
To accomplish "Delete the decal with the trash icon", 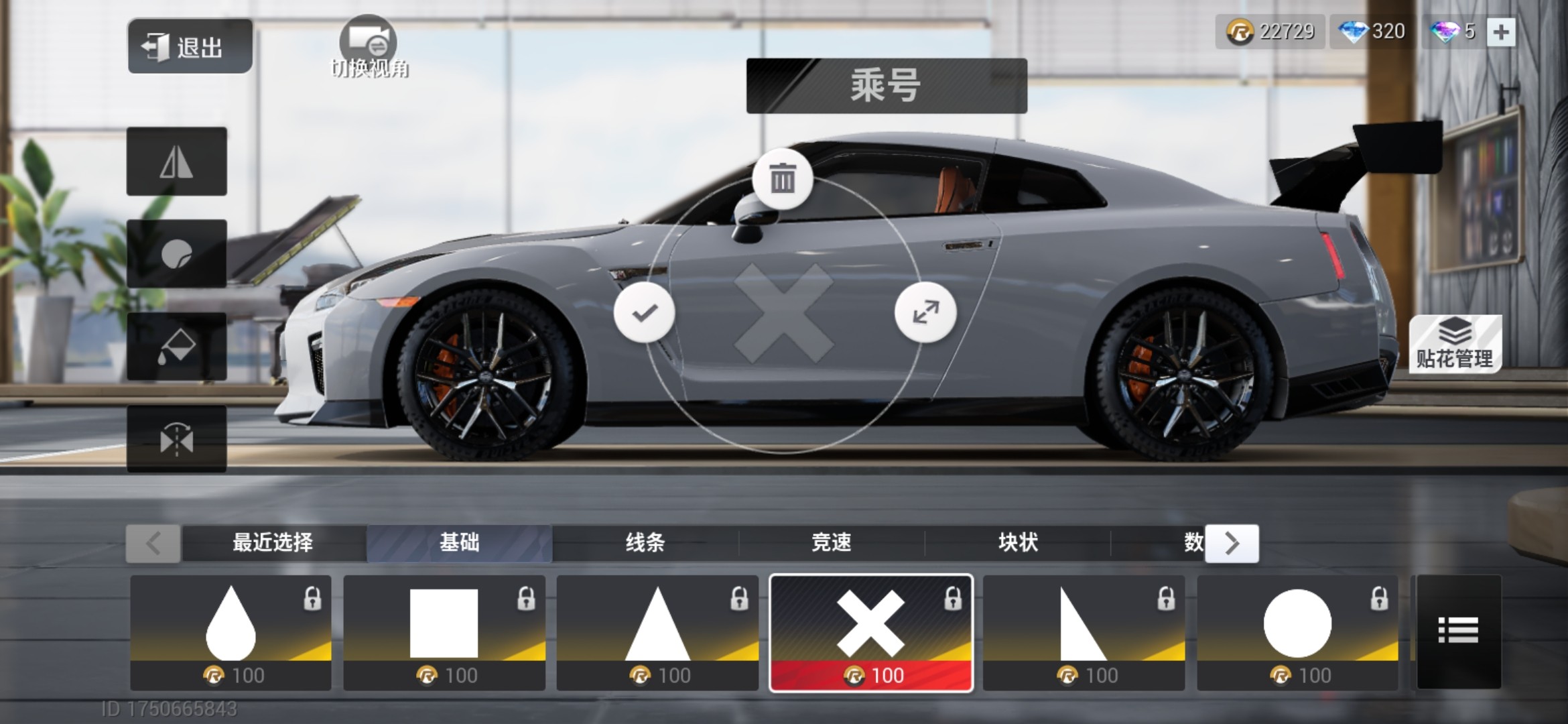I will pos(783,179).
